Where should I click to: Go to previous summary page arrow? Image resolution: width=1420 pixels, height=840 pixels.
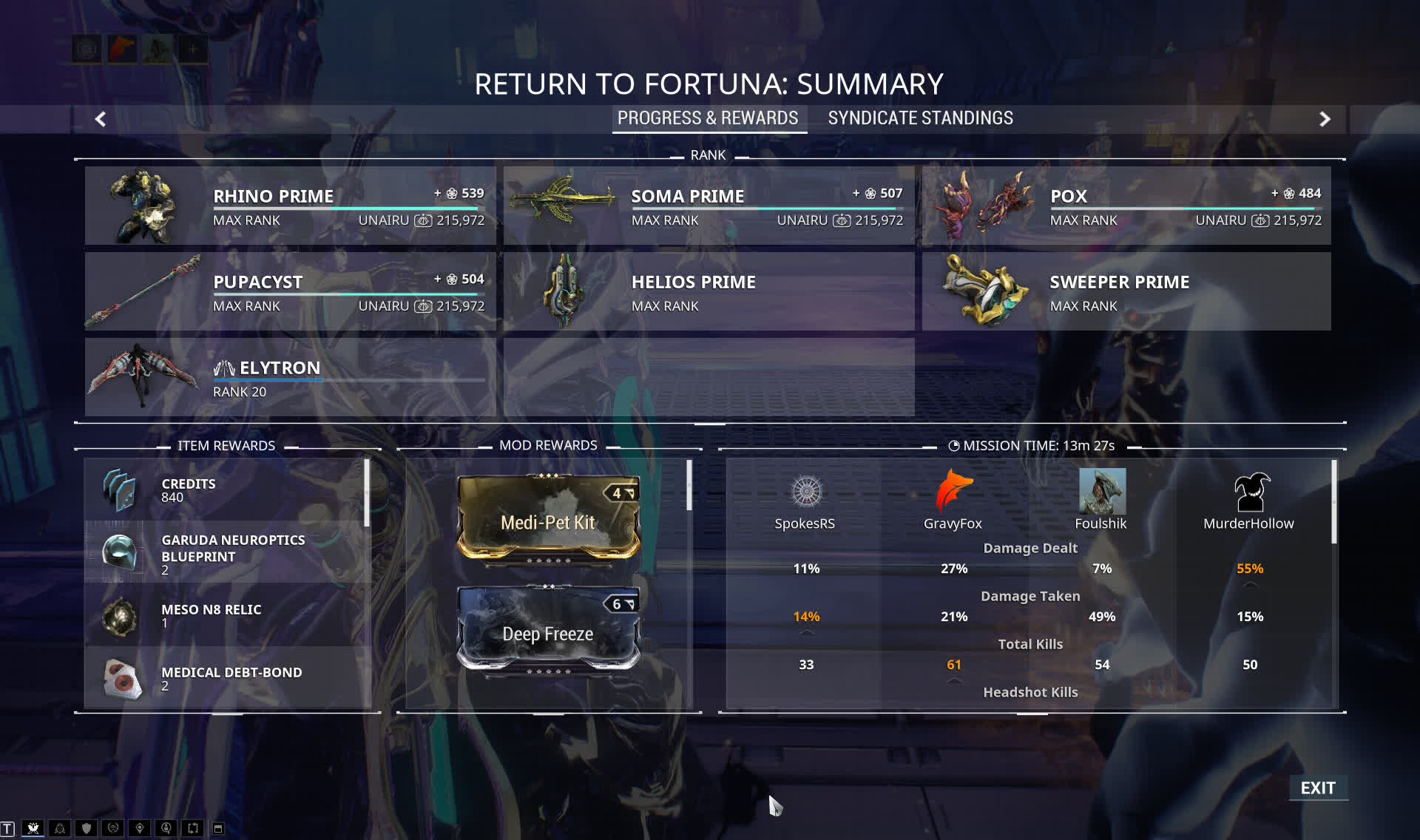(x=101, y=119)
